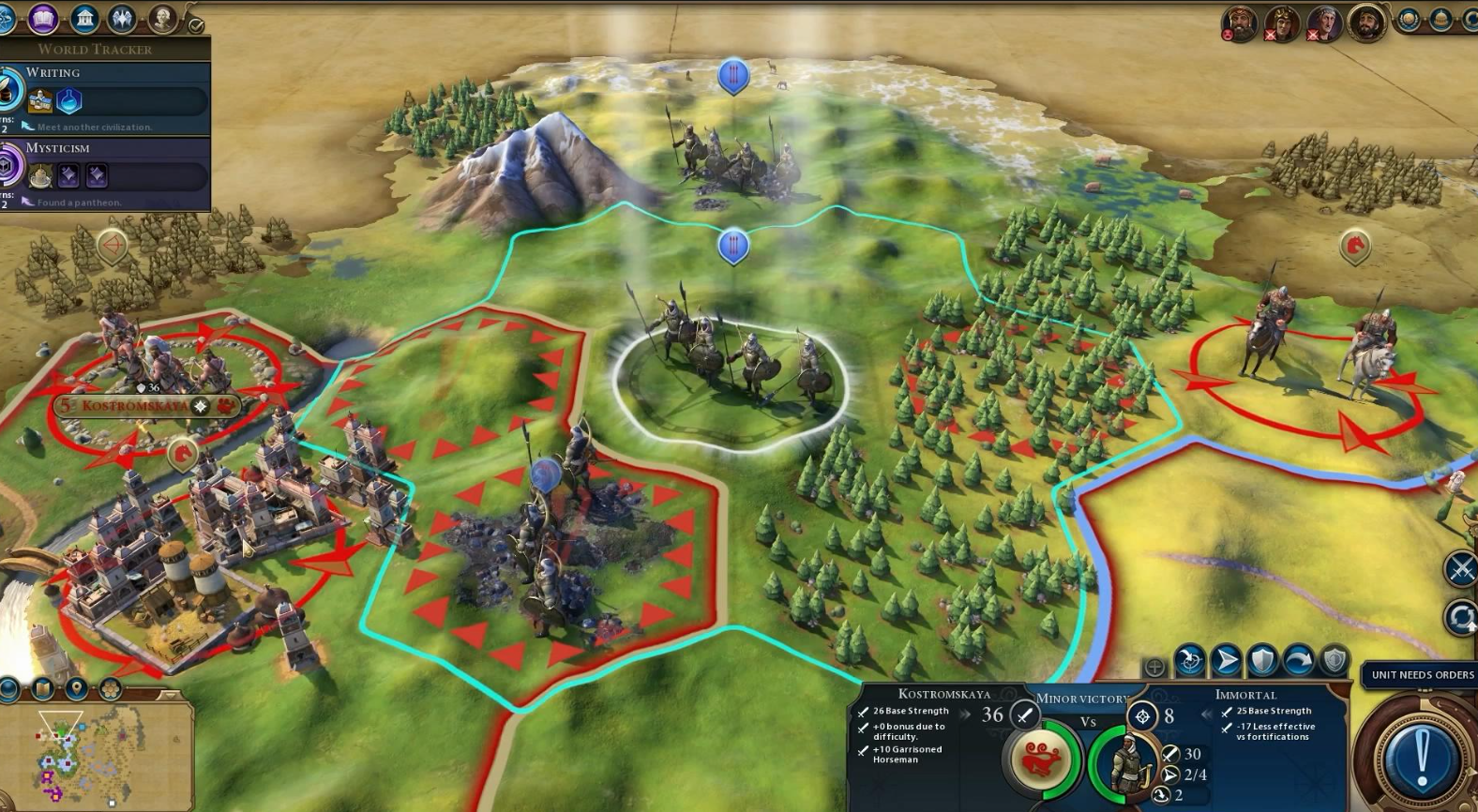Click the angry-faced bearded leader portrait

coord(1239,23)
